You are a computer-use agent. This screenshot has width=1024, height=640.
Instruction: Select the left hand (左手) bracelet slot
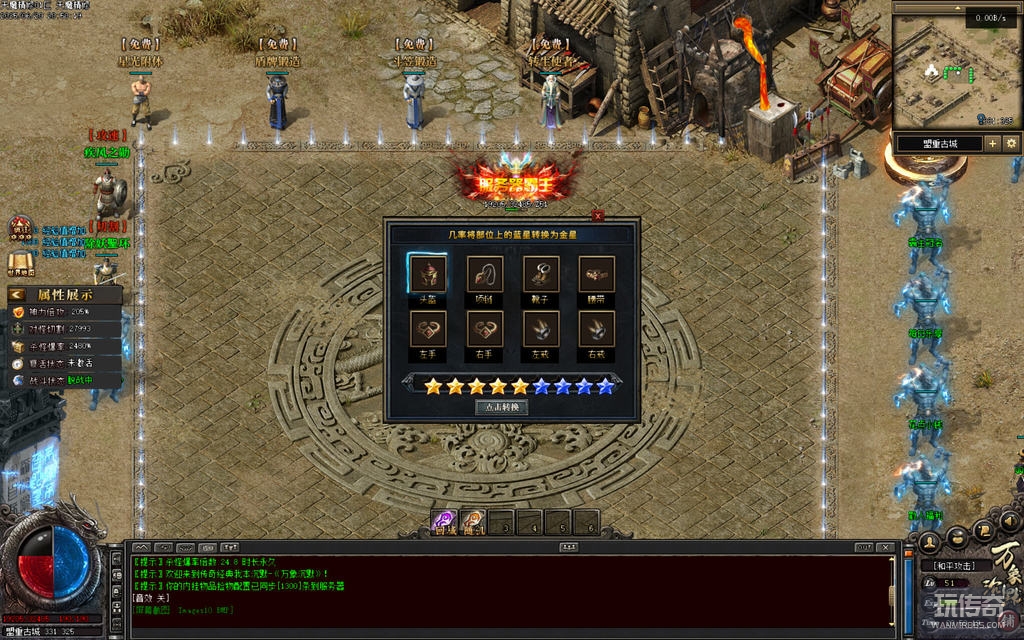(x=427, y=329)
